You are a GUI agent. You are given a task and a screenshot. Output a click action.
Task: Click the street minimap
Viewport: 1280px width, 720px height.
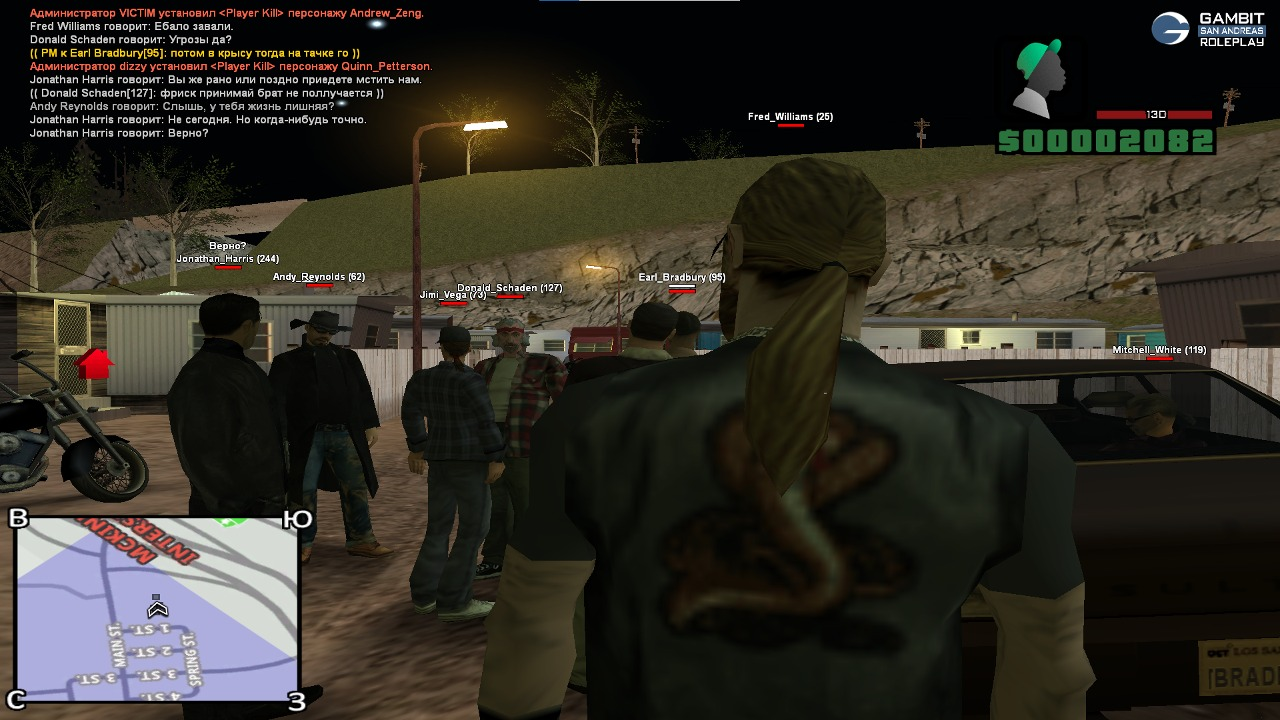(157, 610)
